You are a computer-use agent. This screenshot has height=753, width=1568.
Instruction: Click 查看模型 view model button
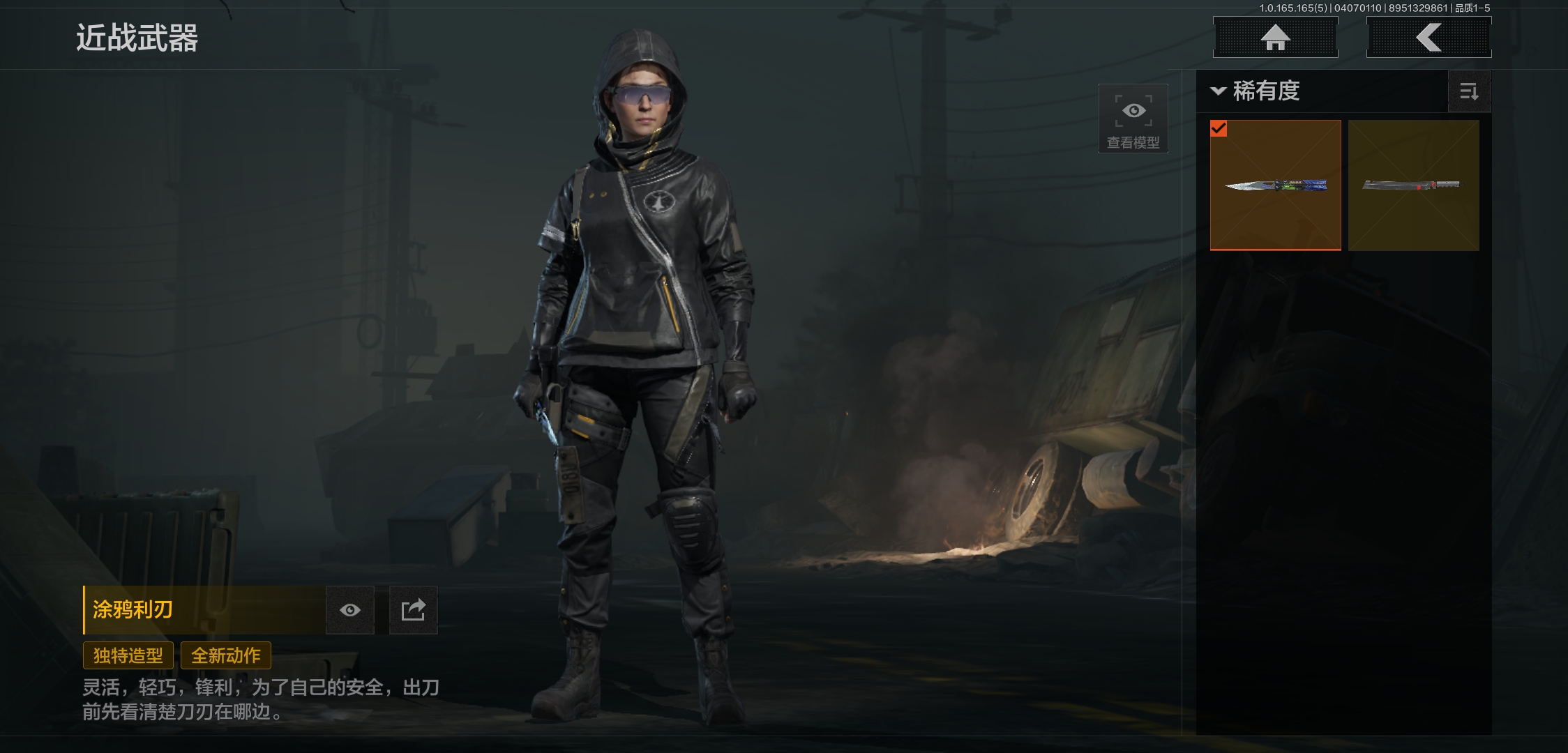1133,119
